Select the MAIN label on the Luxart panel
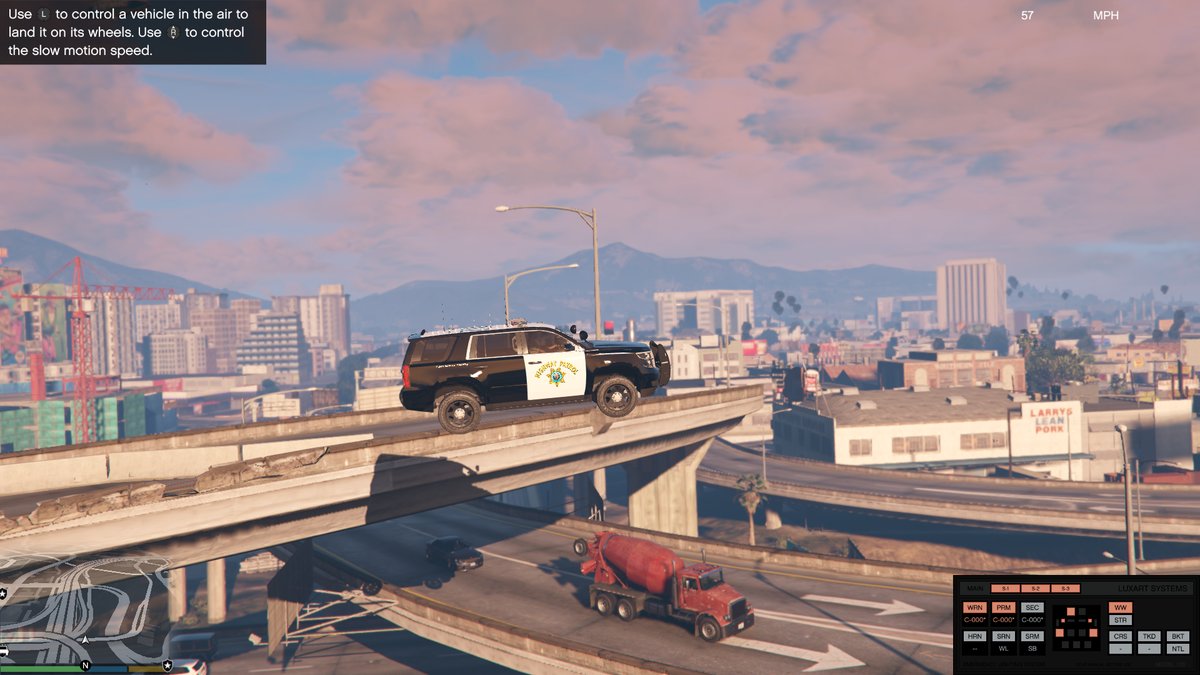This screenshot has width=1200, height=675. 975,588
